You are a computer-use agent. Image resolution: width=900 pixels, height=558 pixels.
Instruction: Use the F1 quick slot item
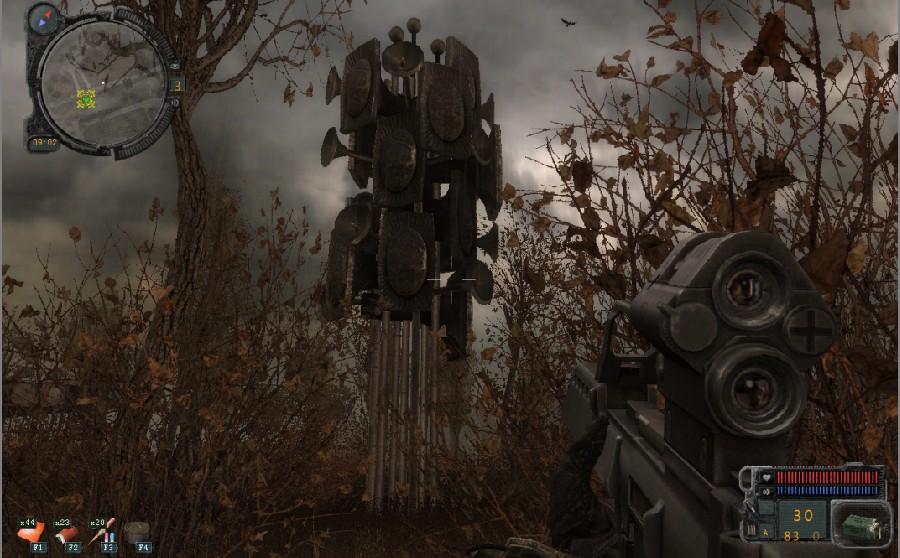pyautogui.click(x=30, y=533)
